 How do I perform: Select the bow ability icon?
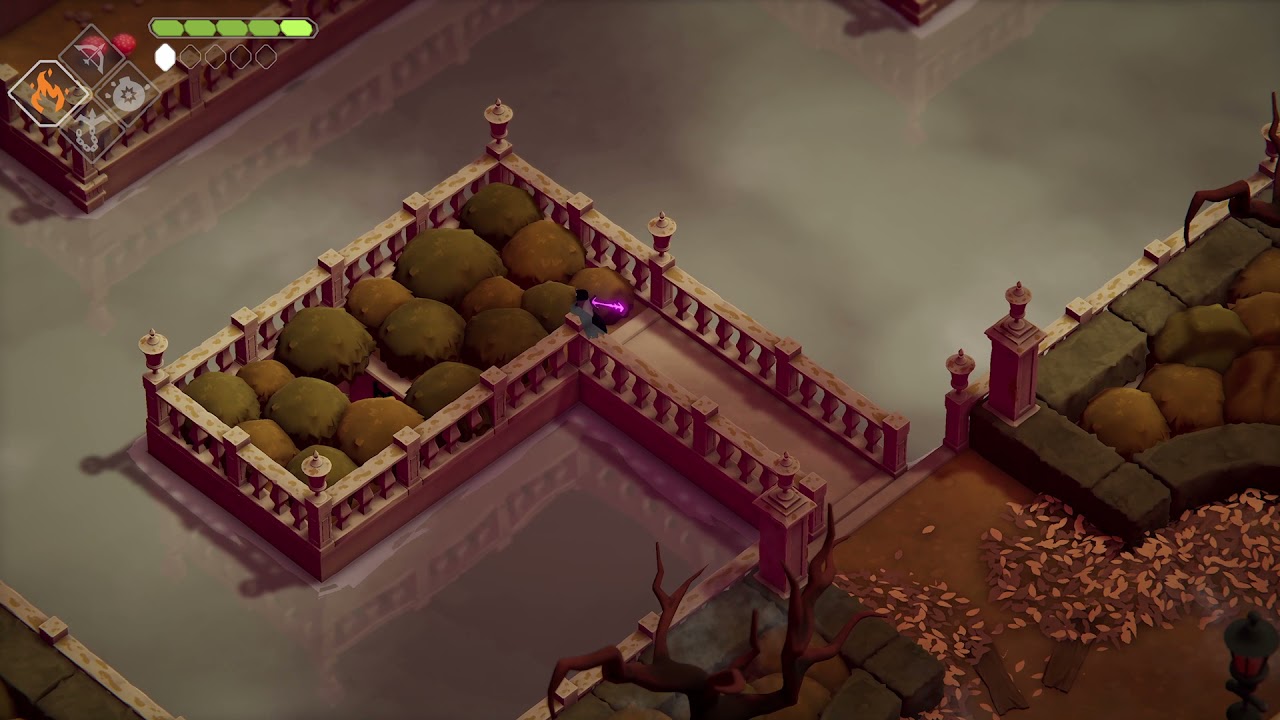pyautogui.click(x=92, y=57)
